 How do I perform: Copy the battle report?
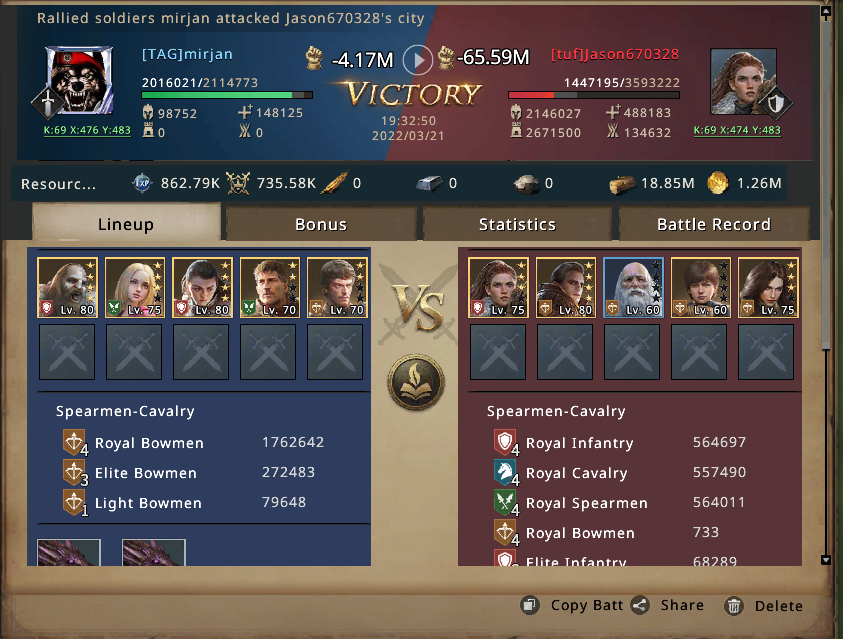pyautogui.click(x=574, y=605)
